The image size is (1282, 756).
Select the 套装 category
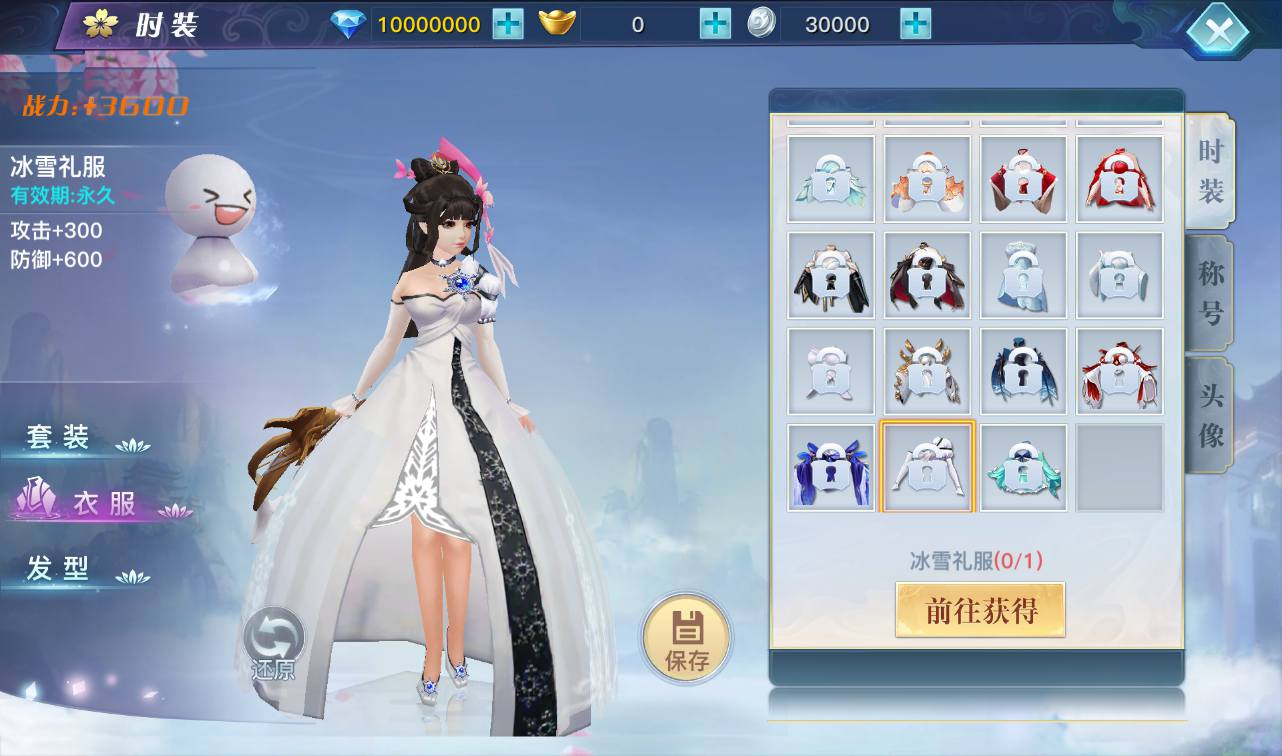[x=60, y=437]
